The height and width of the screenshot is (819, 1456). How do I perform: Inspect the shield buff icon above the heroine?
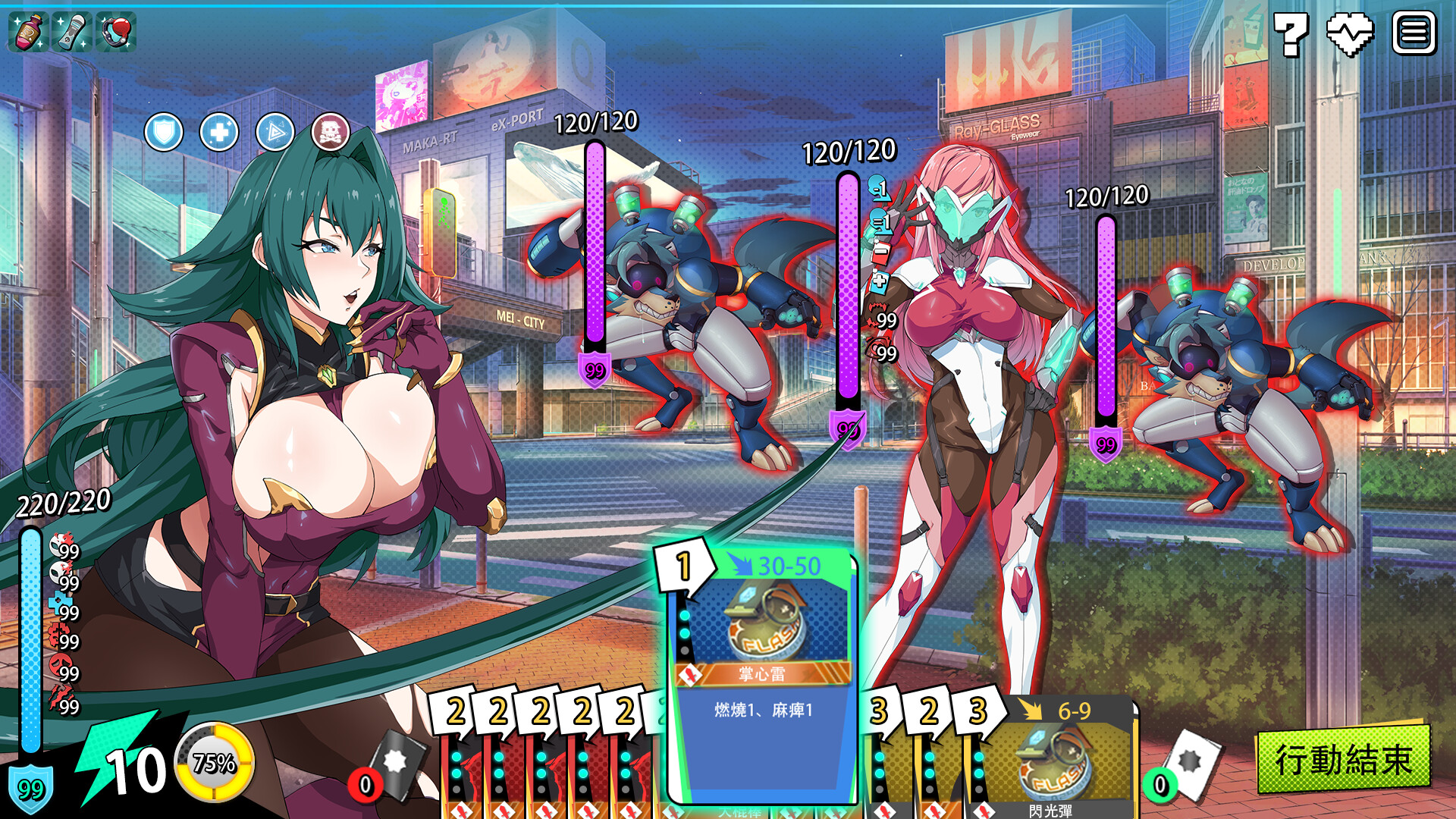click(x=162, y=130)
